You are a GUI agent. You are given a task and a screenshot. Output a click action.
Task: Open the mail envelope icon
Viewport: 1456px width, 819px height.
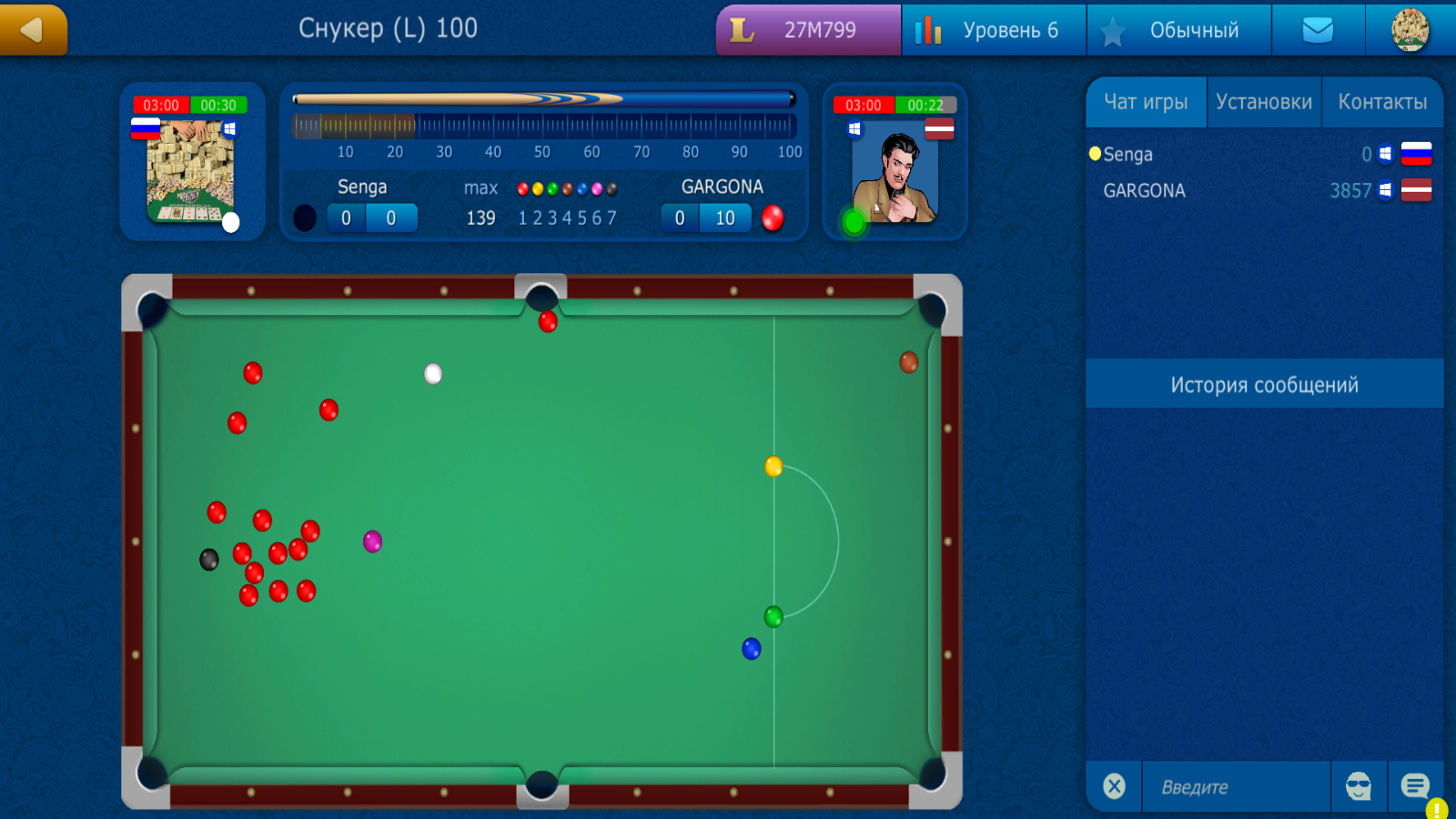point(1319,29)
